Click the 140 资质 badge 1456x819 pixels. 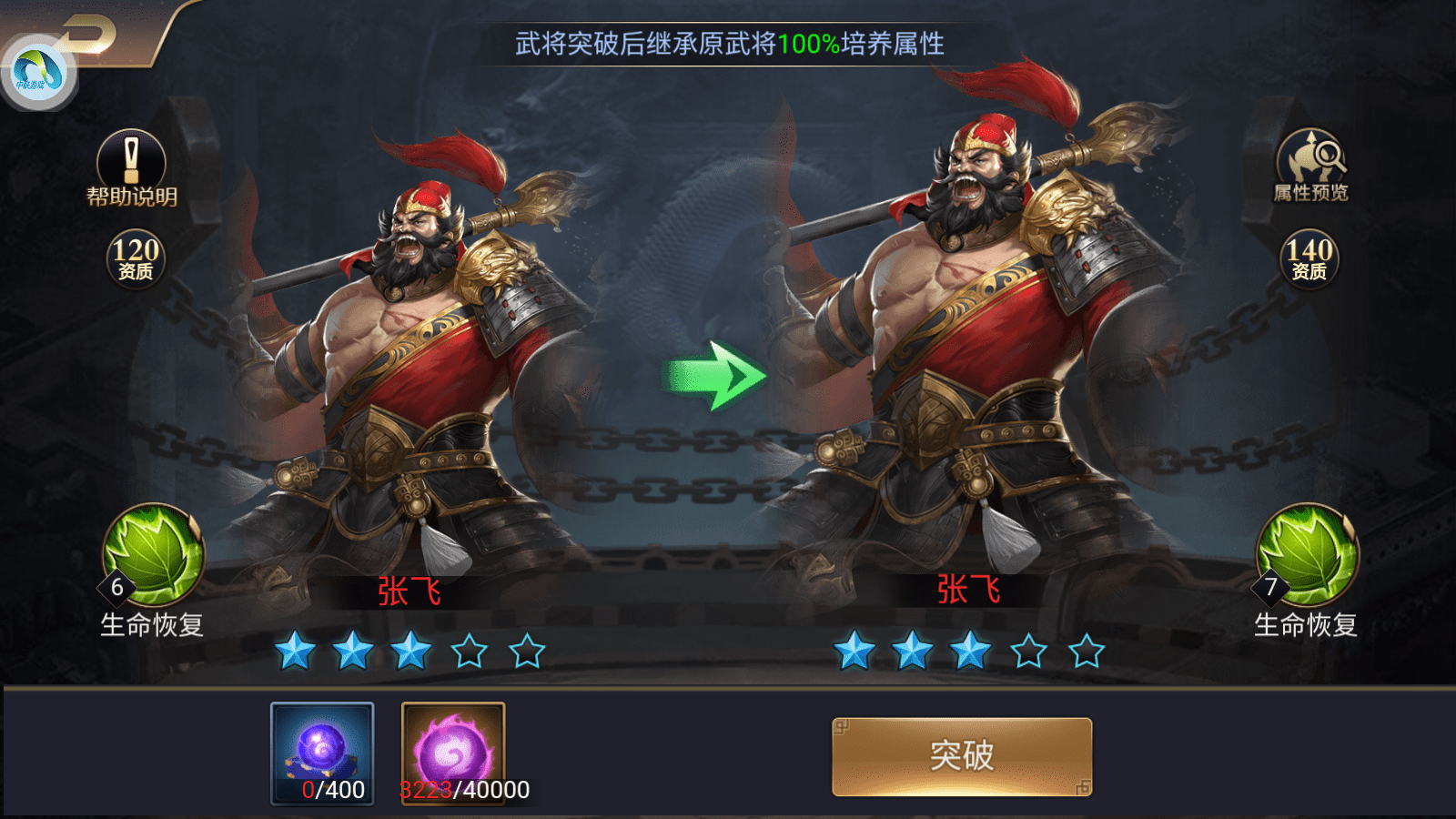[1309, 258]
